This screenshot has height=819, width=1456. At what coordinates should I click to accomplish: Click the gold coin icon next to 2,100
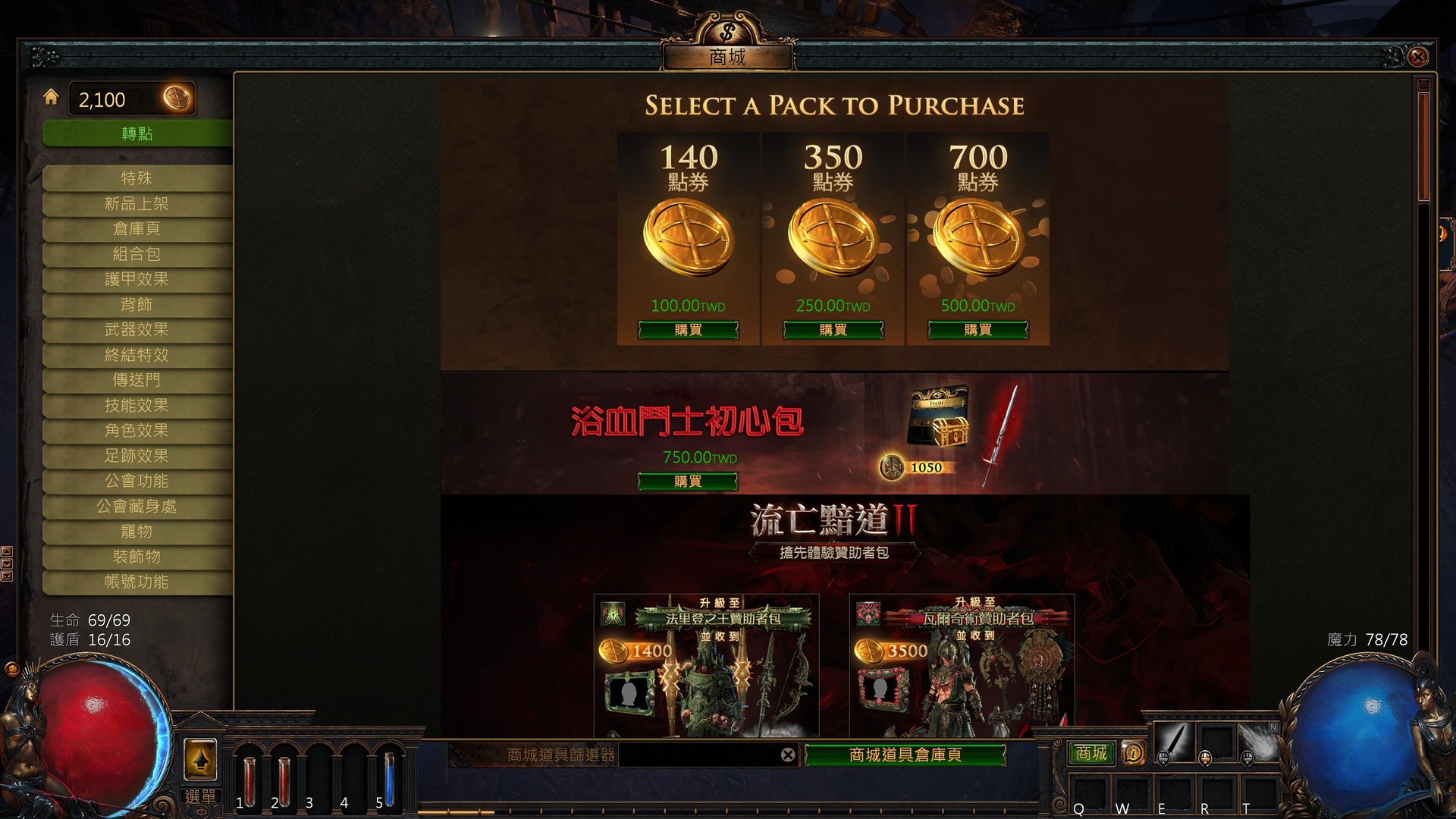177,99
